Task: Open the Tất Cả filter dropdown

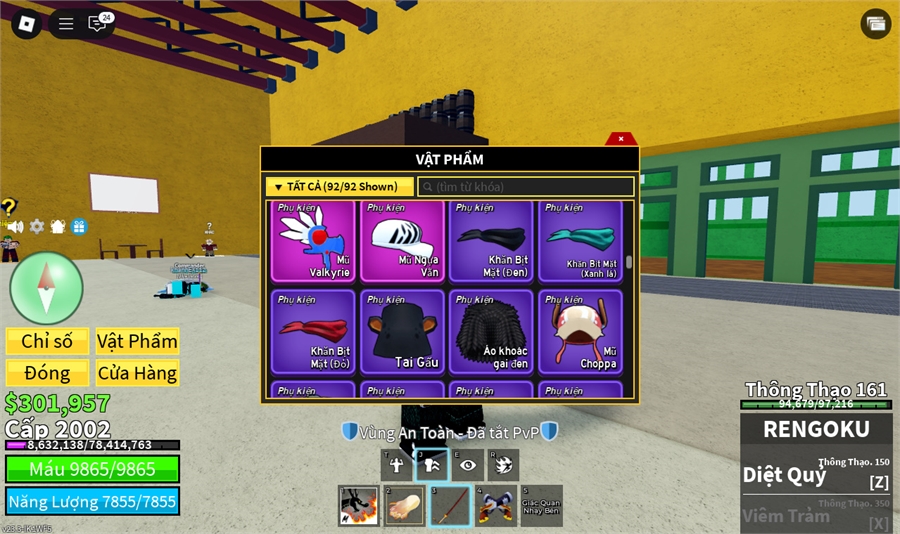Action: (x=339, y=187)
